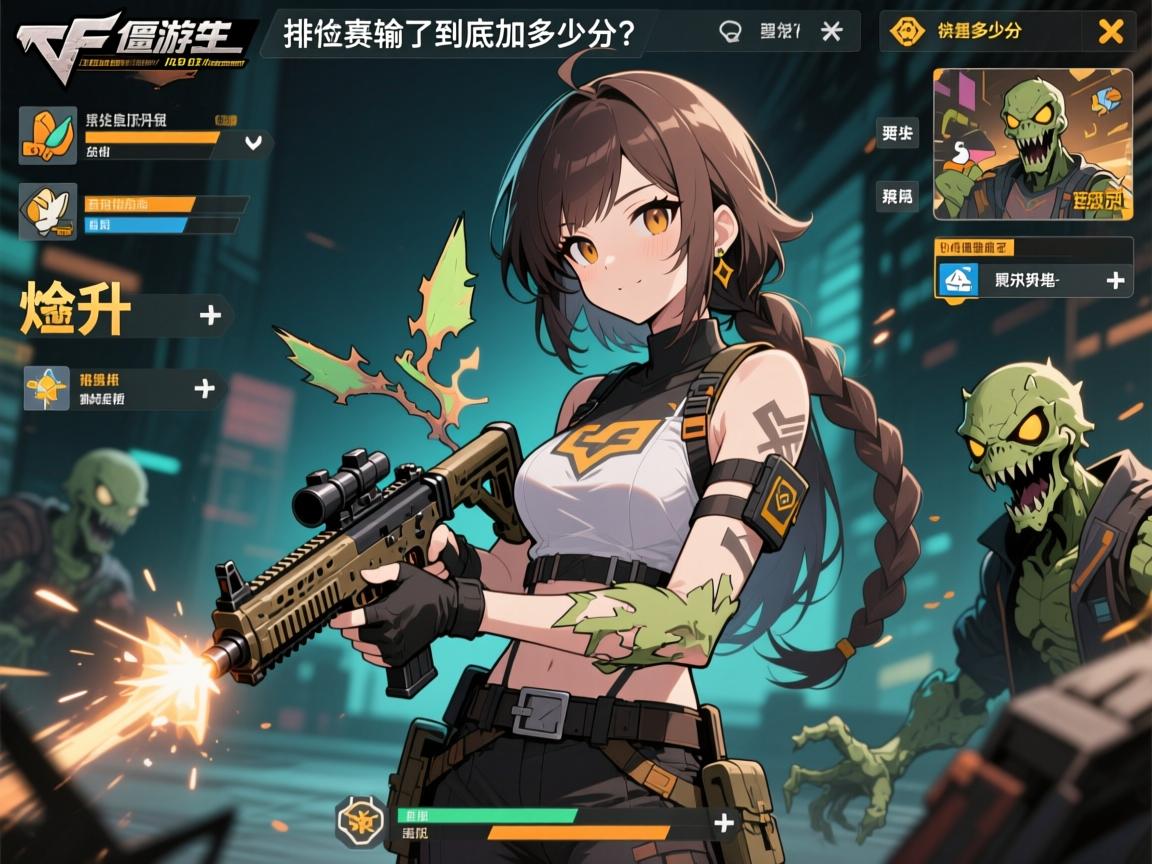
Task: Click the upper label left of zombie portrait
Action: point(896,133)
